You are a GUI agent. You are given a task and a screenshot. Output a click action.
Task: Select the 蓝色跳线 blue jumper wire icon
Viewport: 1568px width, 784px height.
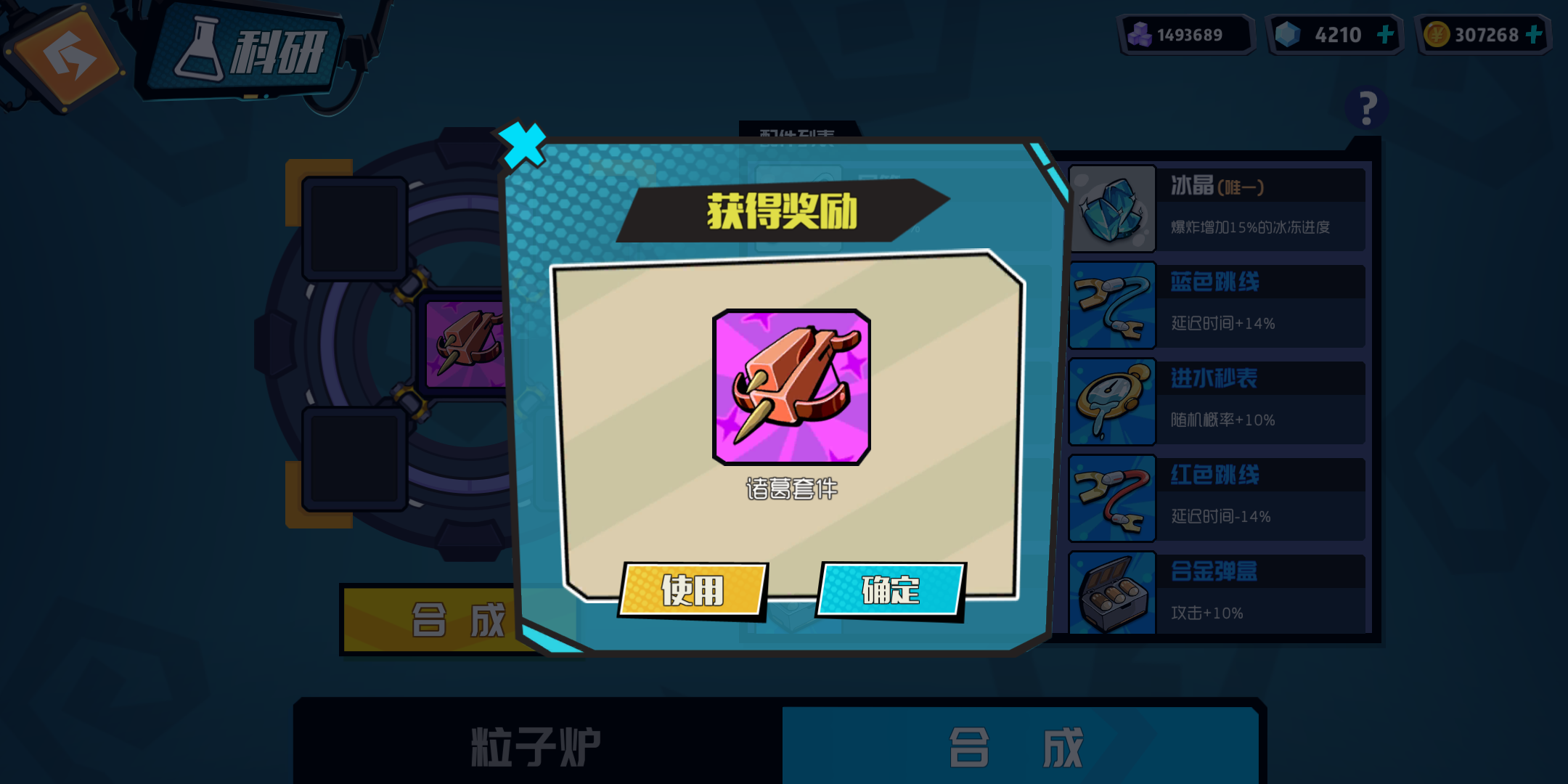coord(1111,305)
